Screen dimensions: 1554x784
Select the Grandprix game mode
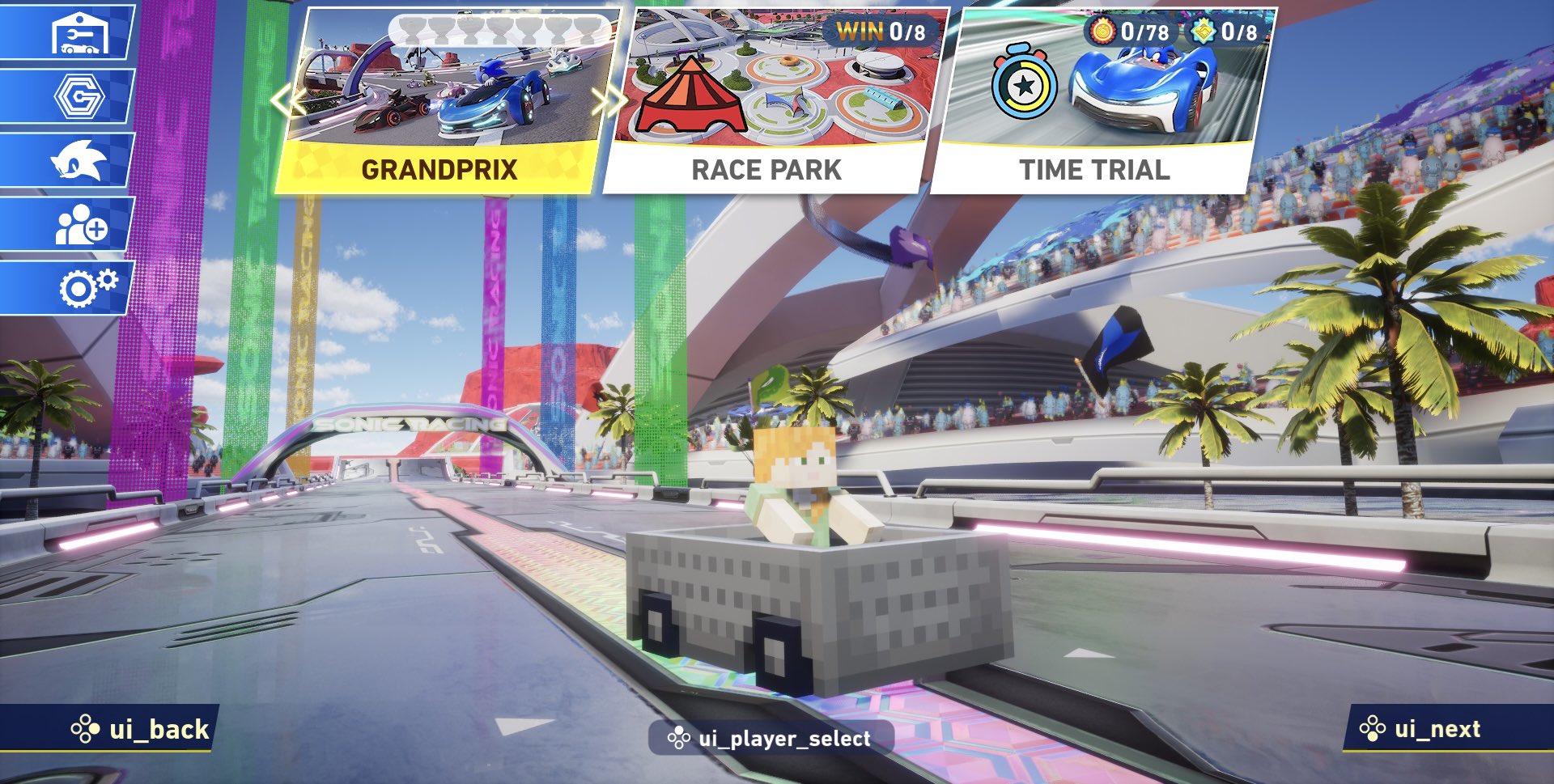441,101
